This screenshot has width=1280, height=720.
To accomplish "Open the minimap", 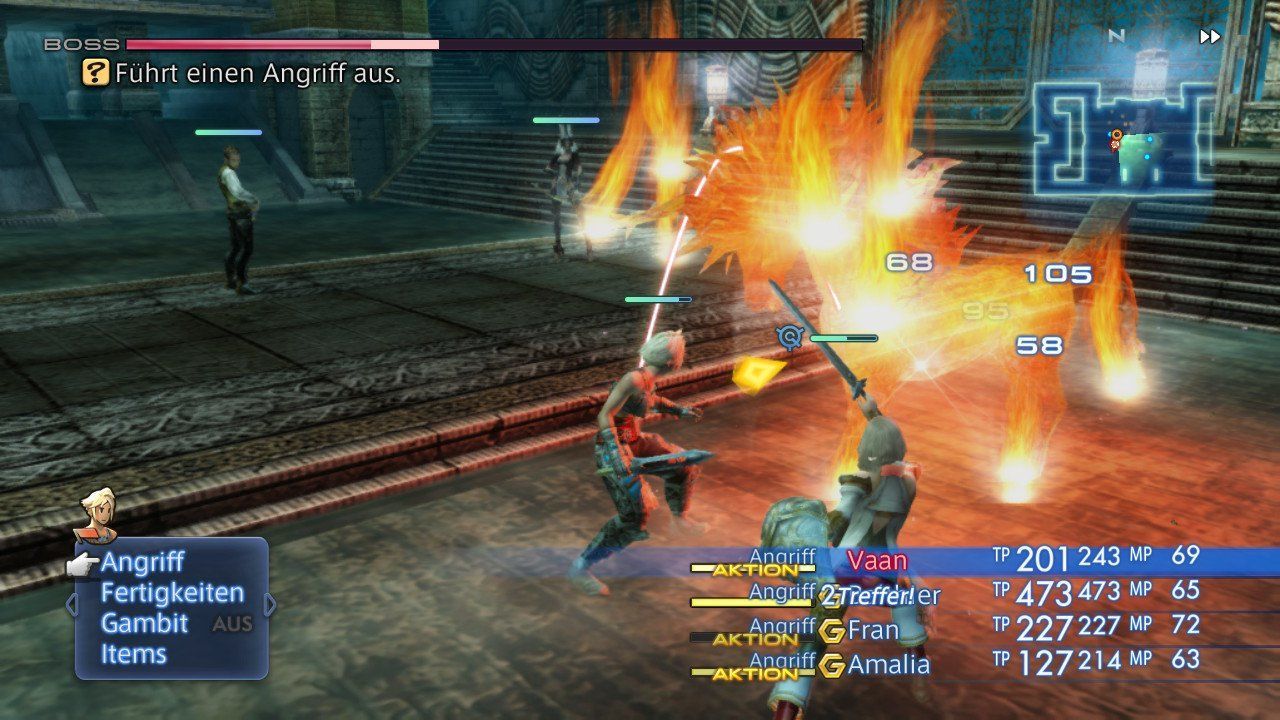I will pyautogui.click(x=1124, y=137).
